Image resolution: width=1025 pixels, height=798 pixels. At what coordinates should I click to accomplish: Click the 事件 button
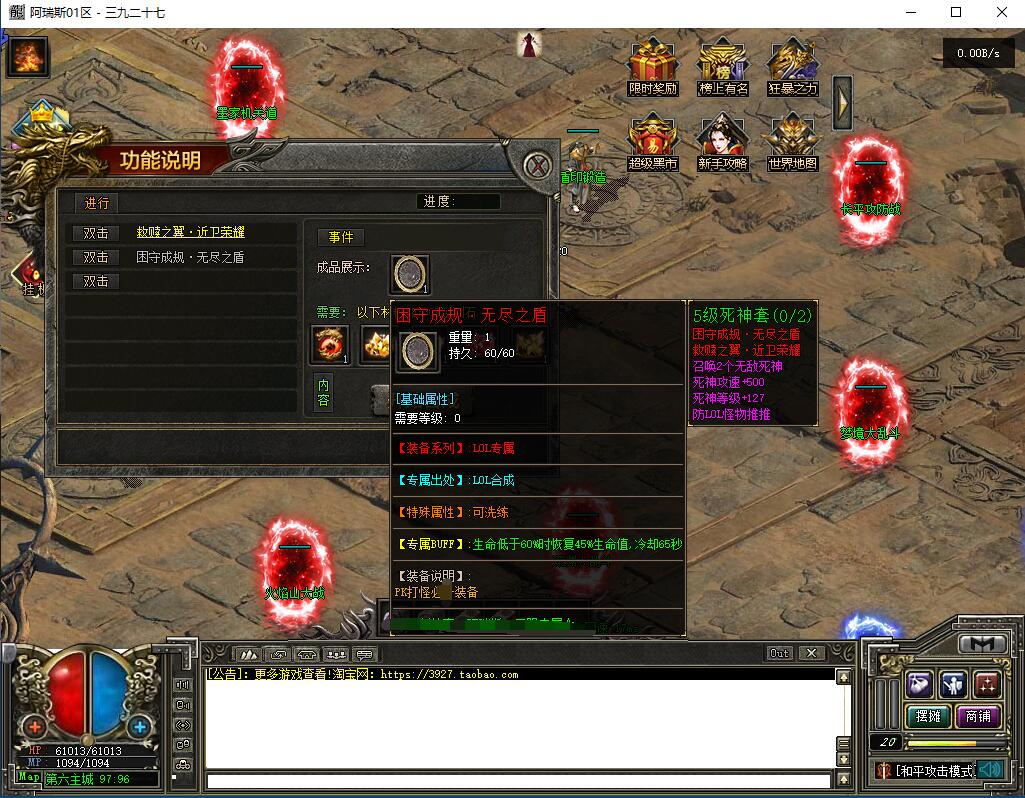[x=341, y=237]
